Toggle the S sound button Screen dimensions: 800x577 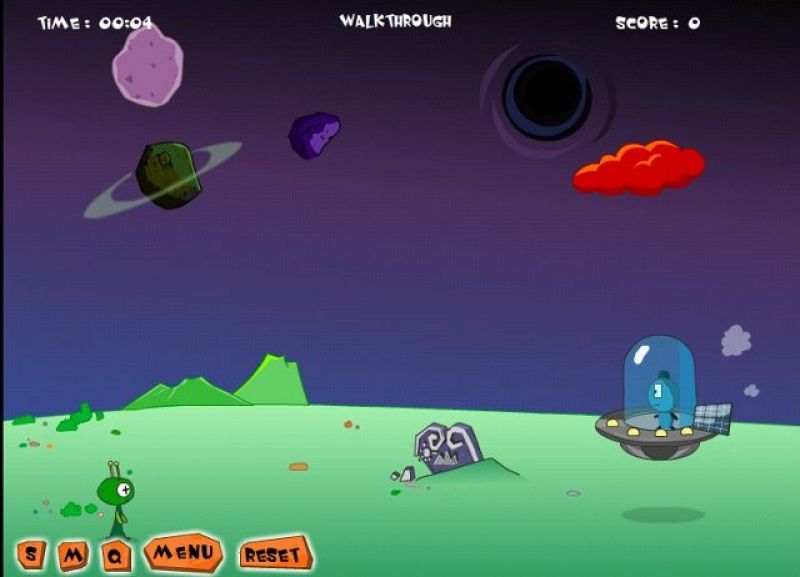click(31, 554)
